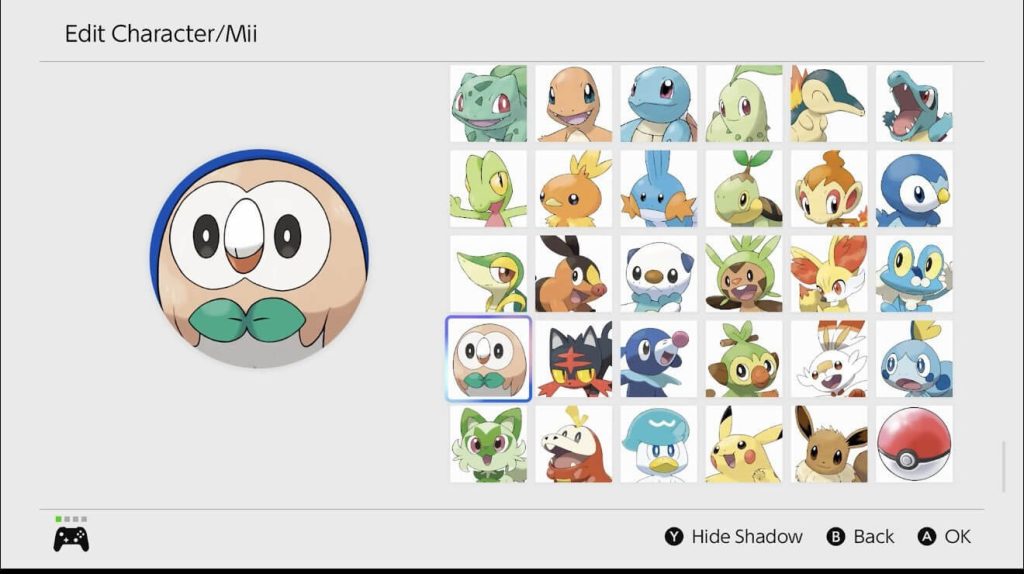Click the Hide Shadow option
This screenshot has width=1024, height=574.
coord(734,537)
